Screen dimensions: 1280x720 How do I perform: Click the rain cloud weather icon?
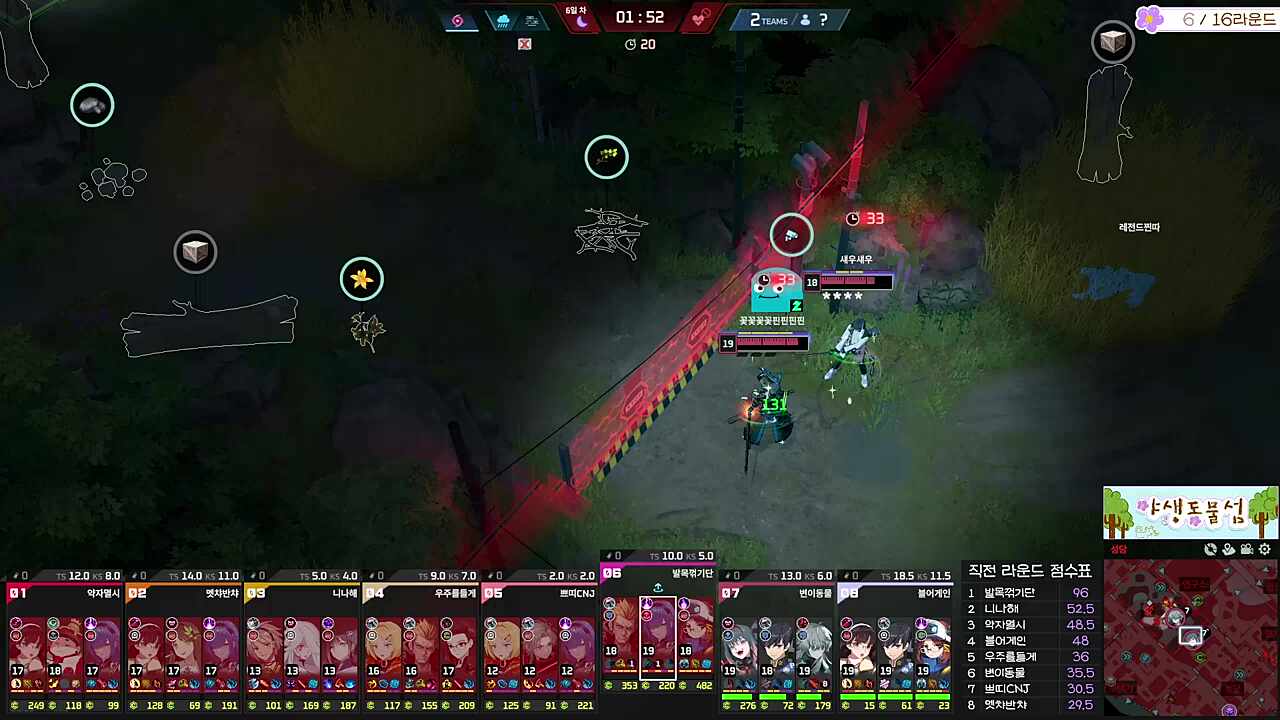coord(502,20)
